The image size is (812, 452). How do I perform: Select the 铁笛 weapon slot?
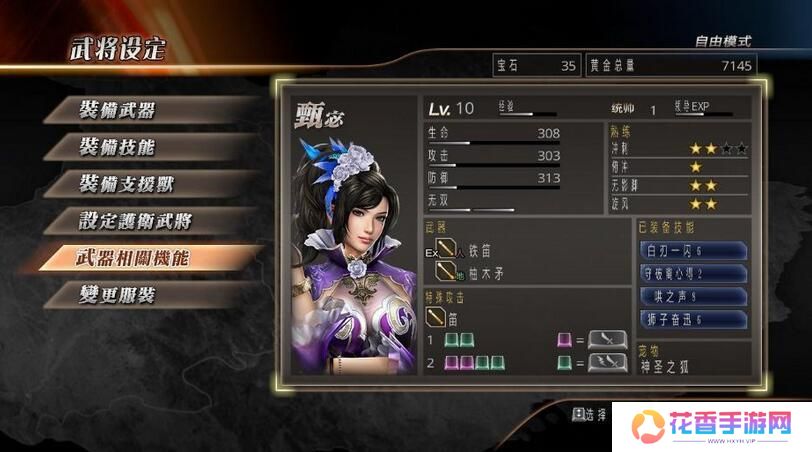(x=472, y=251)
